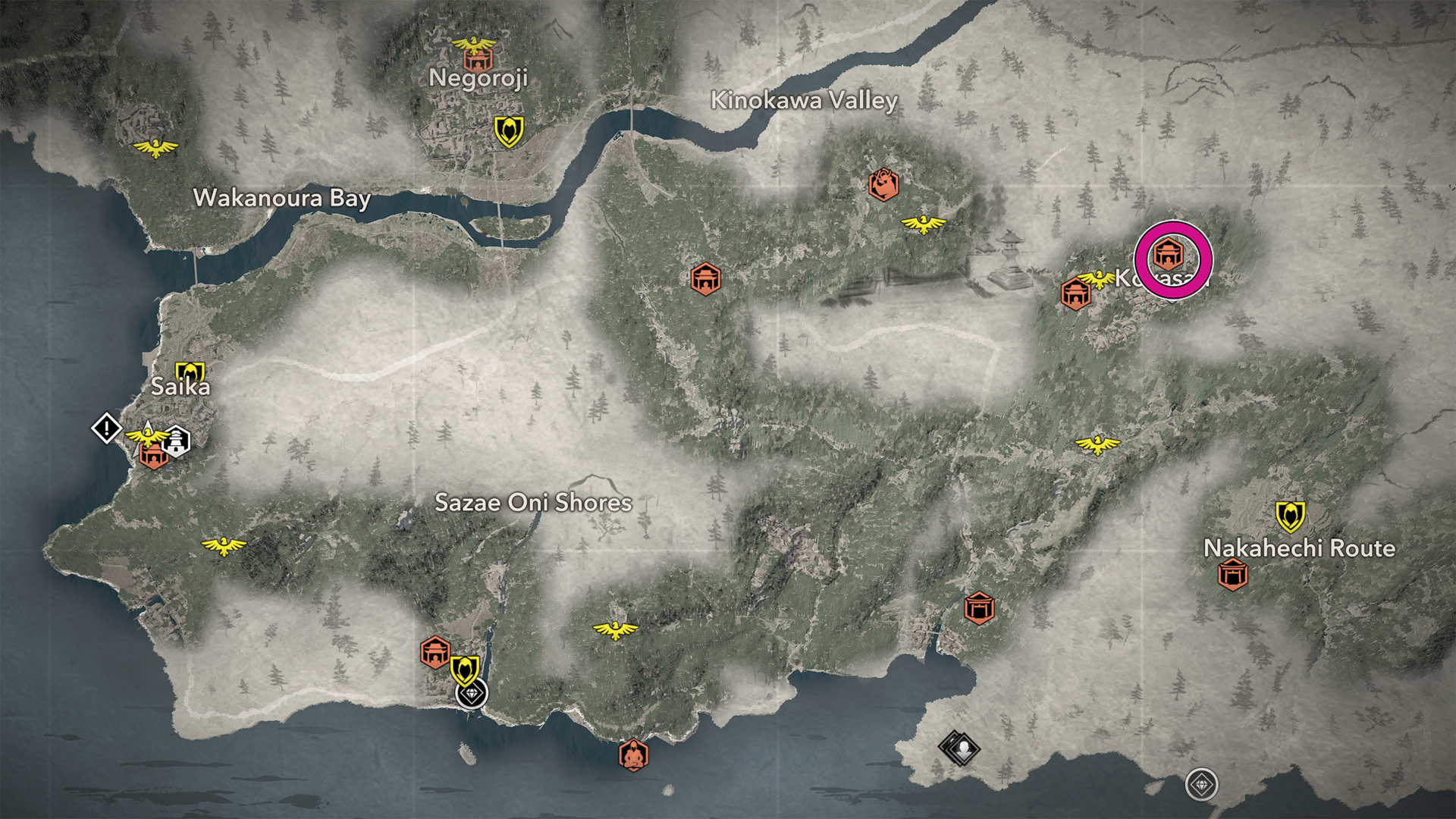The image size is (1456, 819).
Task: Select the yellow shield marker below Negoroji
Action: coord(509,131)
